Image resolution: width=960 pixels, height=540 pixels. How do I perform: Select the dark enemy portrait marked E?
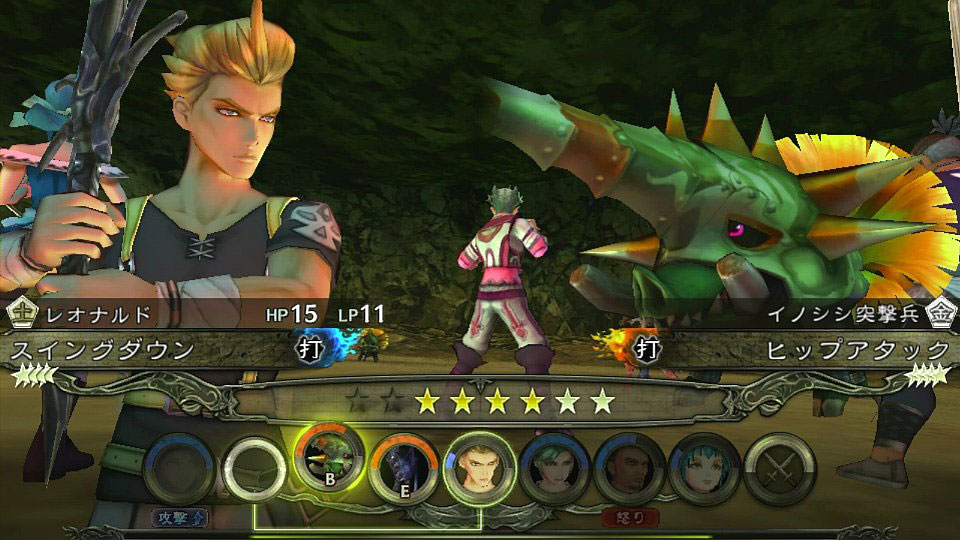tap(405, 467)
